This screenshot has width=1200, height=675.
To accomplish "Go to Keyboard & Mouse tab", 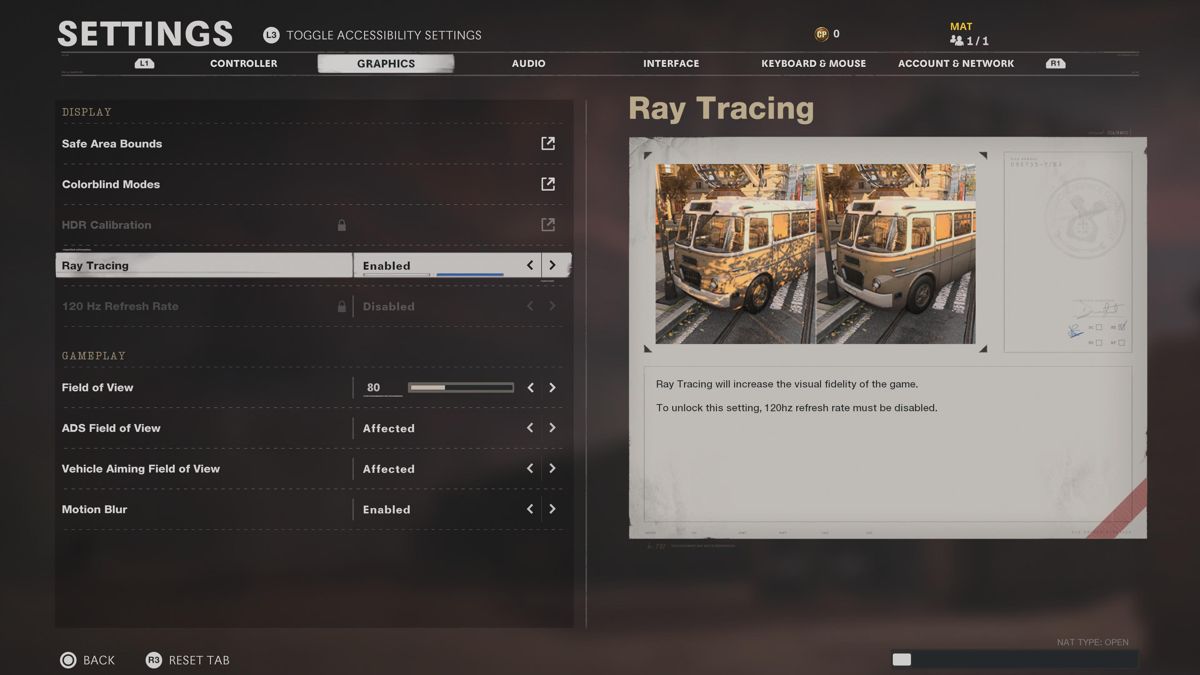I will (x=813, y=63).
